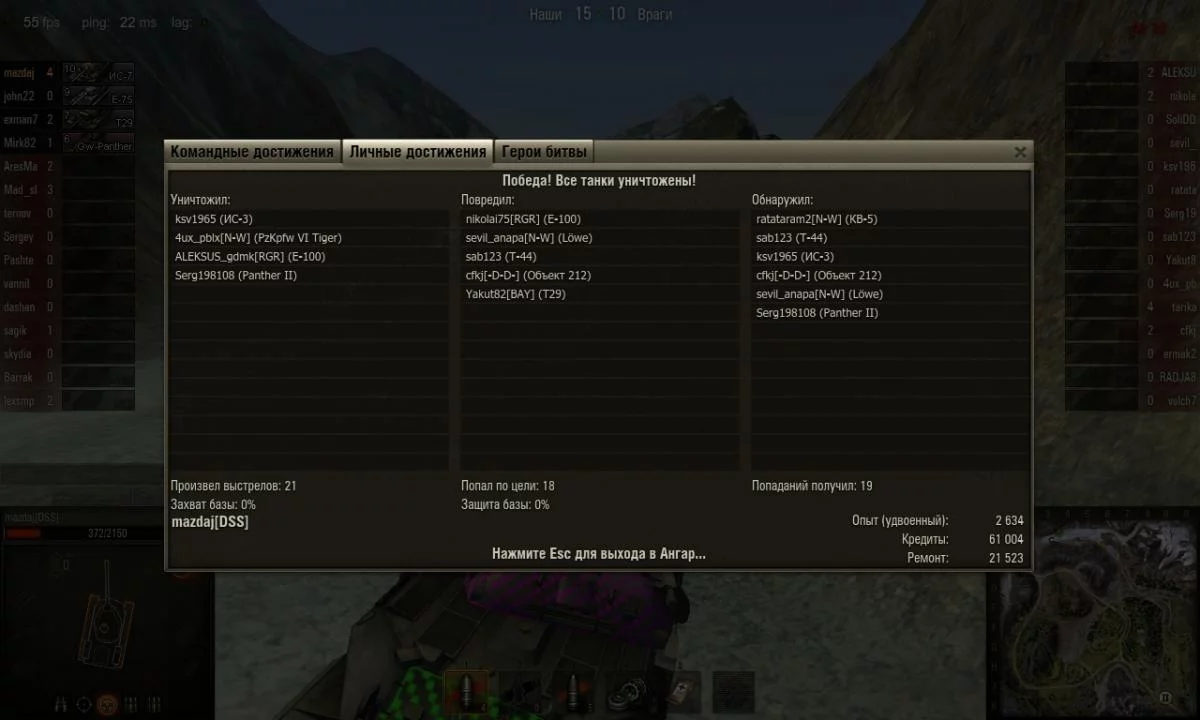Select destroyed player ksv1965 (ИС-3) row
1200x720 pixels.
click(x=308, y=219)
